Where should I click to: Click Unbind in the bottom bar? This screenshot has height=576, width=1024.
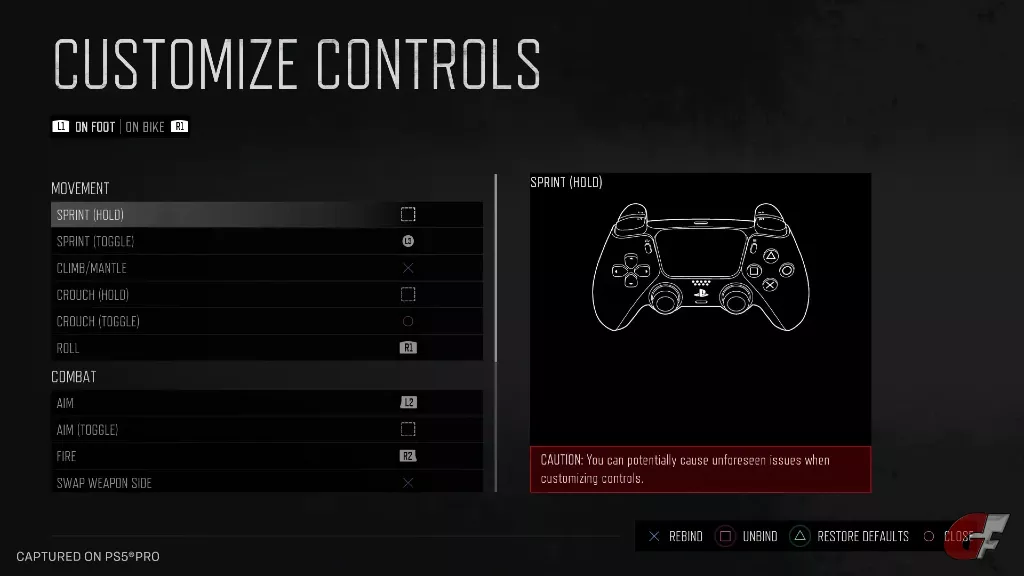749,537
